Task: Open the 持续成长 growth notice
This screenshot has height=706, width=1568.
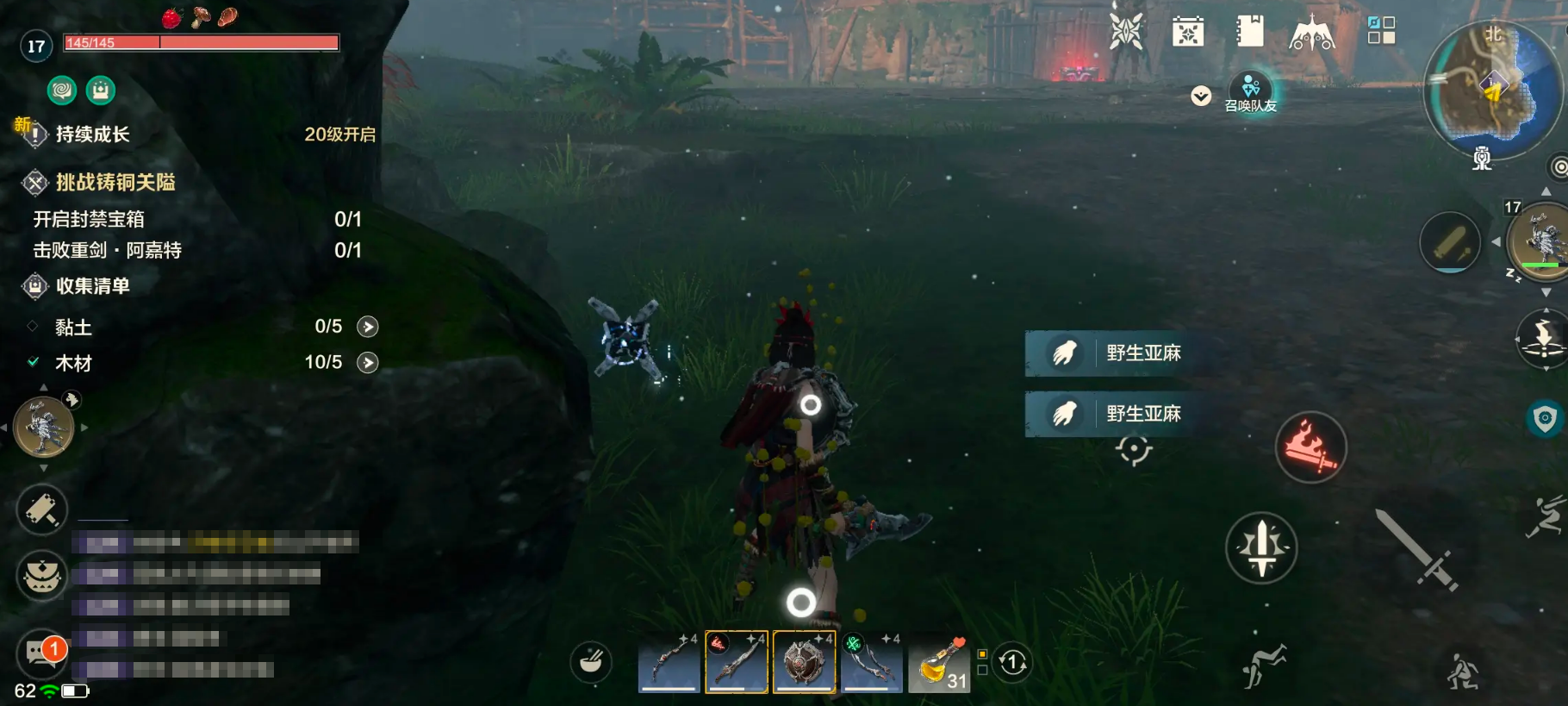Action: click(x=93, y=134)
